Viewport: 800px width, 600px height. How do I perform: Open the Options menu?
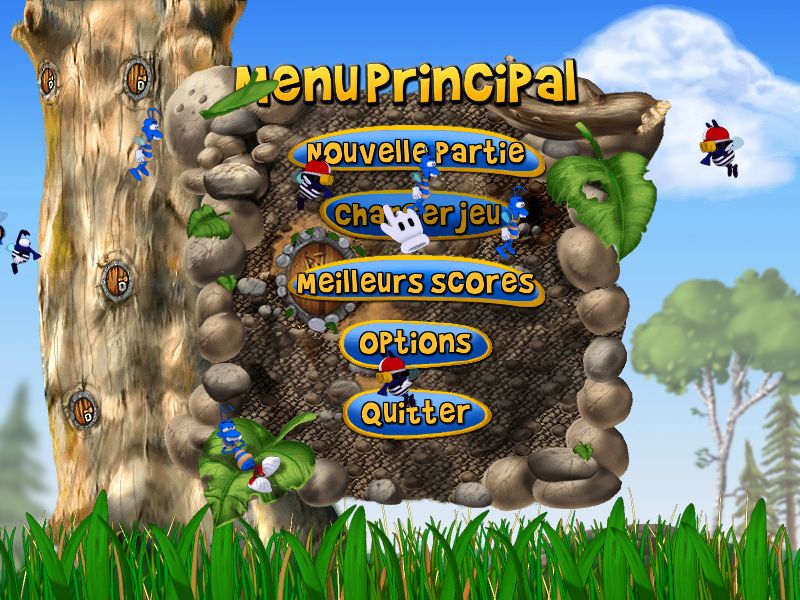click(415, 344)
